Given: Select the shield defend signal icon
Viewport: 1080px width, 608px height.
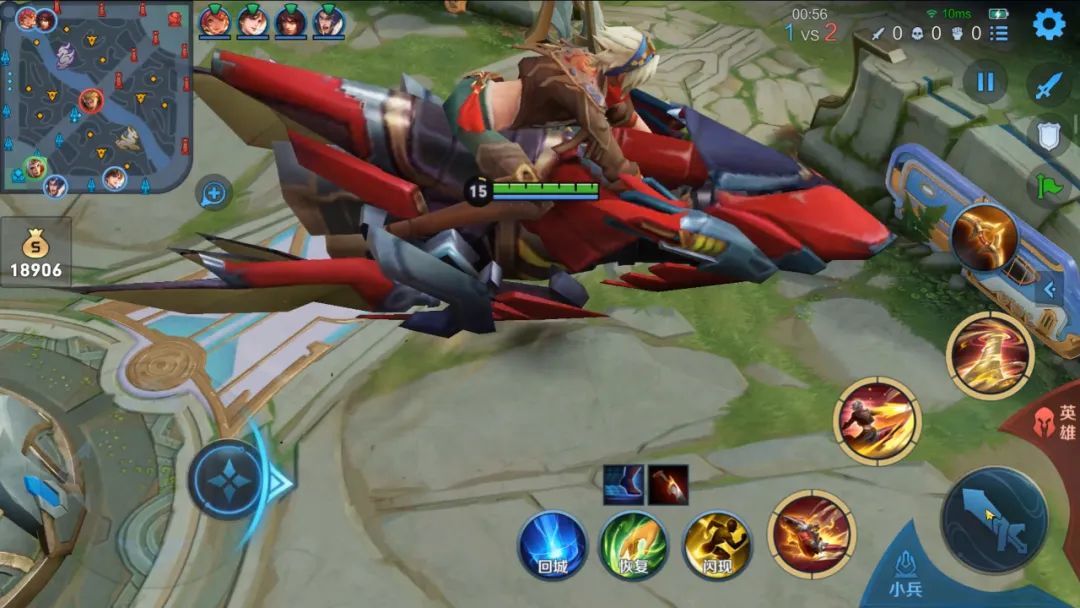Looking at the screenshot, I should coord(1047,136).
